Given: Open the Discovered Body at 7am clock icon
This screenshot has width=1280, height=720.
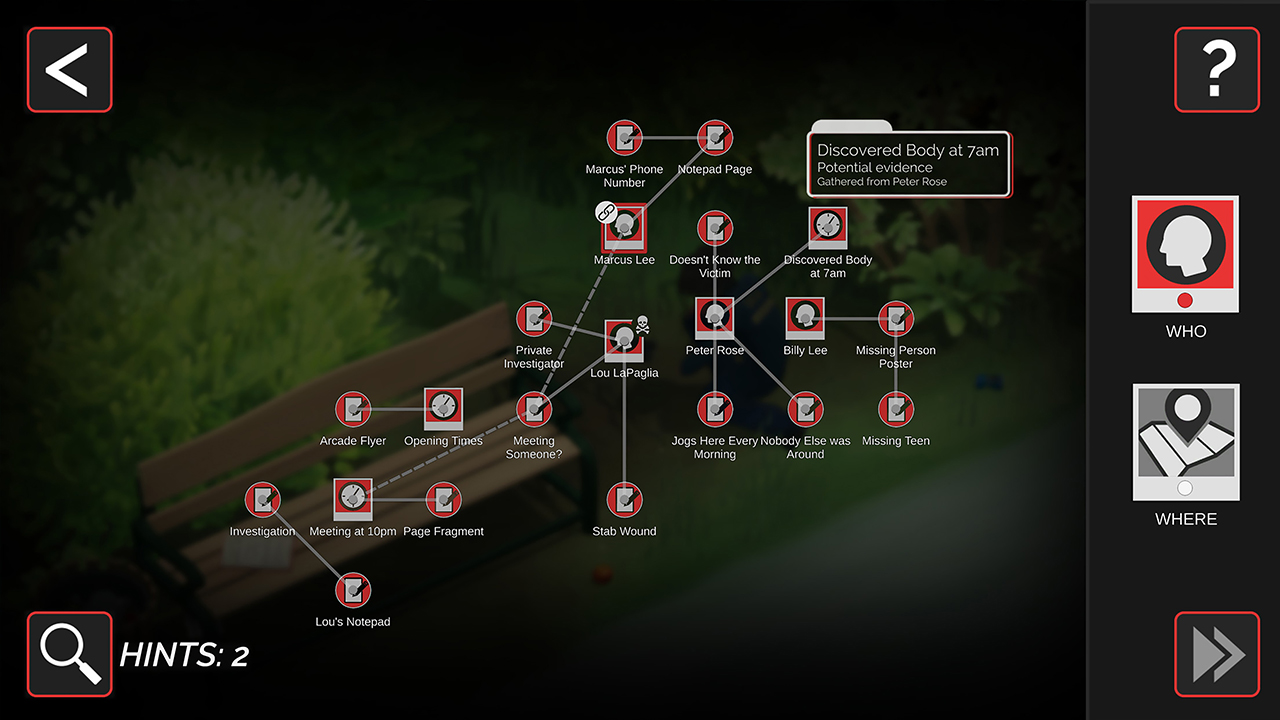Looking at the screenshot, I should click(827, 226).
